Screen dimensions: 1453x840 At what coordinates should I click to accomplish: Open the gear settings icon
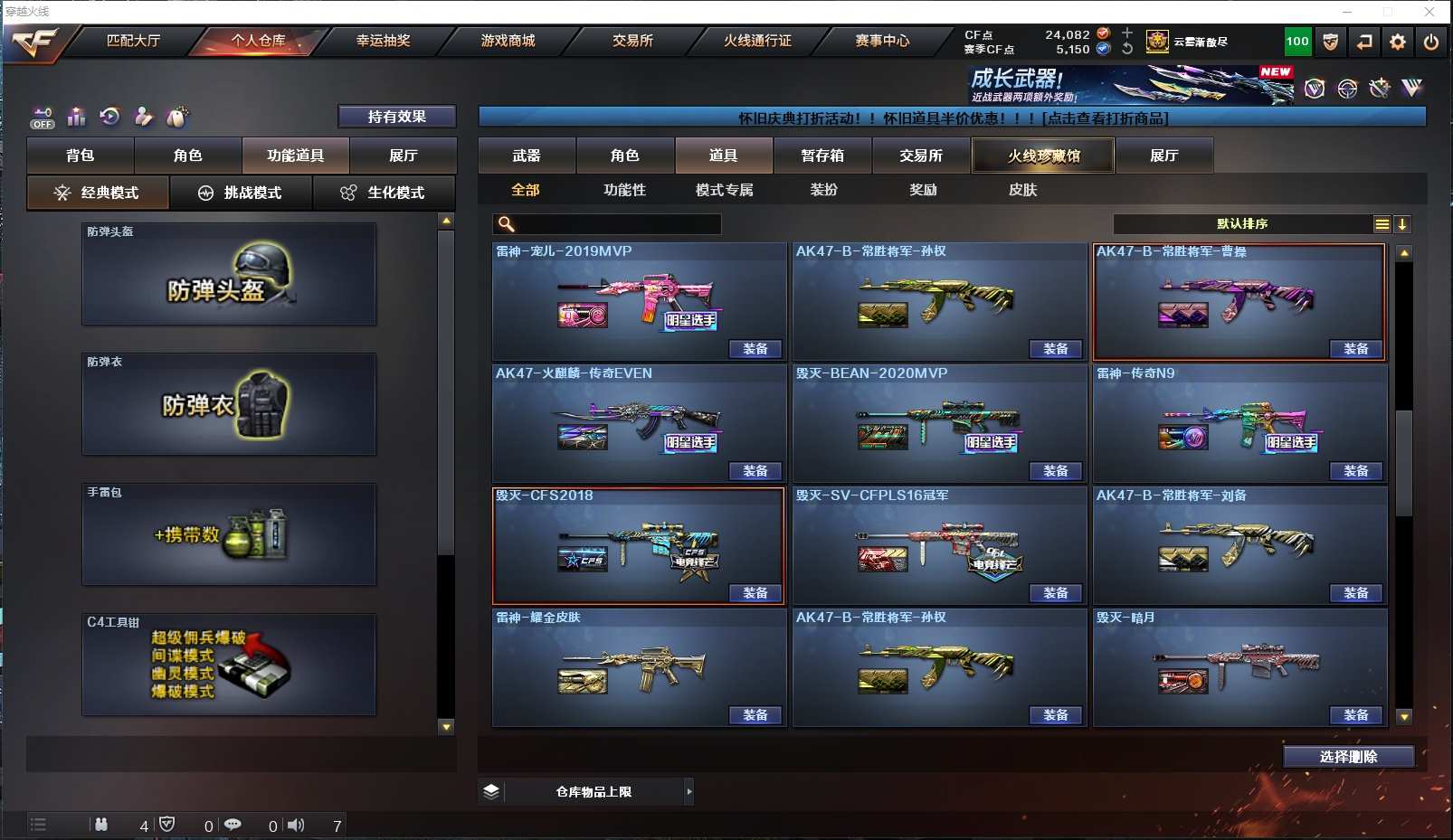pyautogui.click(x=1398, y=42)
